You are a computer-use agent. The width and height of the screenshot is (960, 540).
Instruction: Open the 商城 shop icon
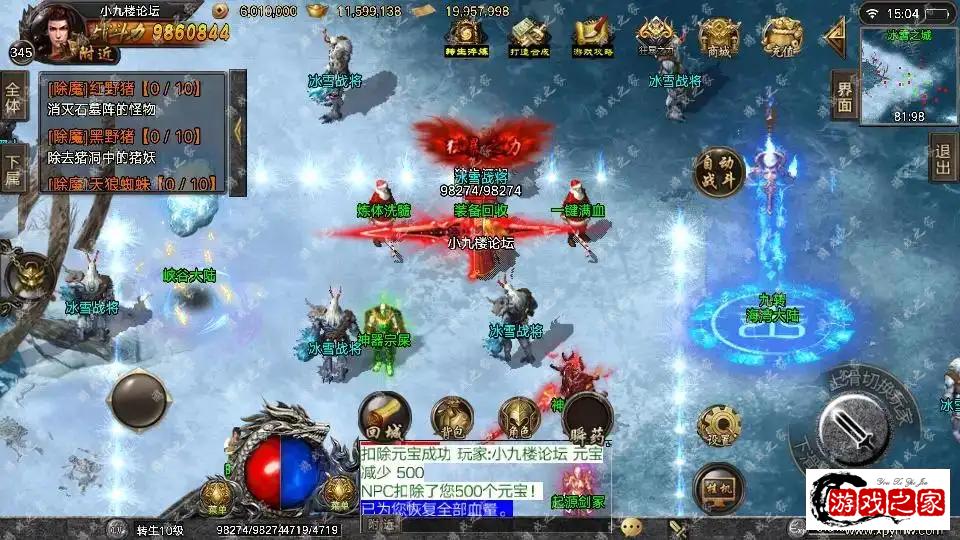(719, 38)
